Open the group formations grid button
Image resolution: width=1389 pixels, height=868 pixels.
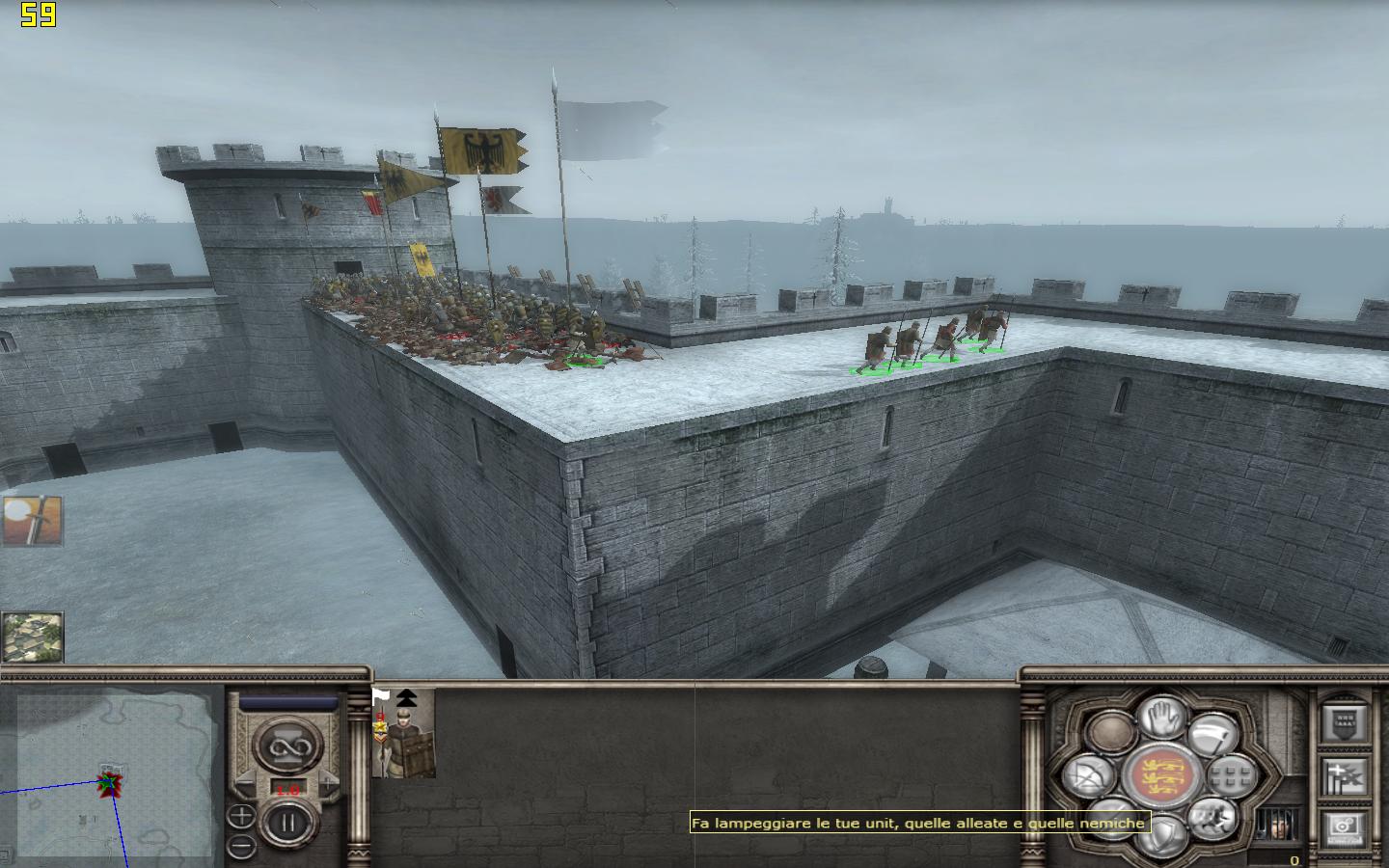tap(1230, 774)
